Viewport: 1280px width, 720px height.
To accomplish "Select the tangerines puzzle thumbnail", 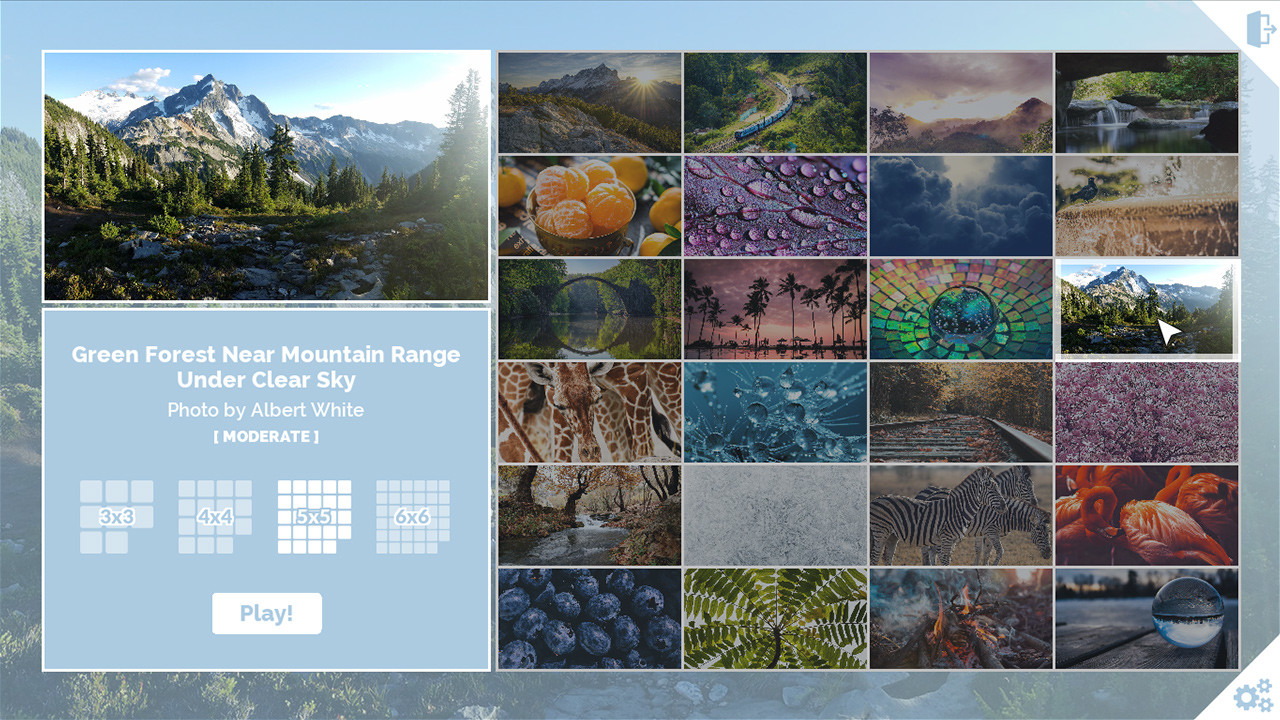I will click(x=590, y=206).
